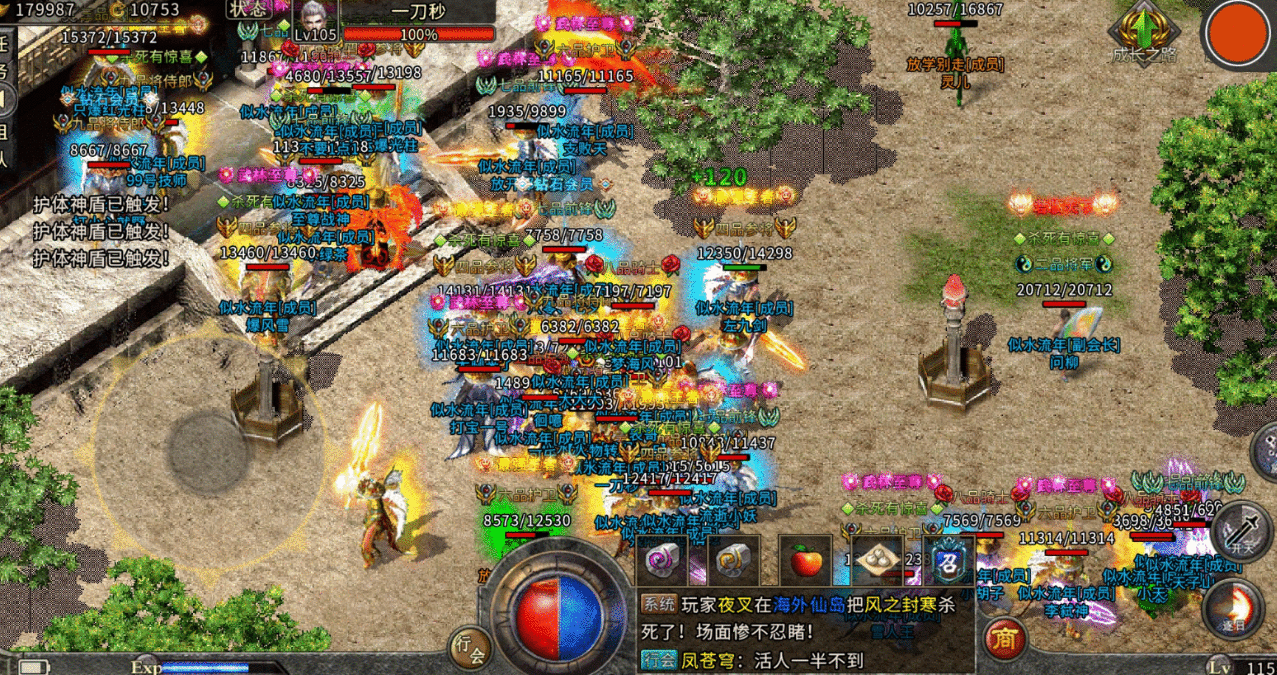Activate the 召 summon skill icon
This screenshot has width=1277, height=675.
tap(946, 560)
